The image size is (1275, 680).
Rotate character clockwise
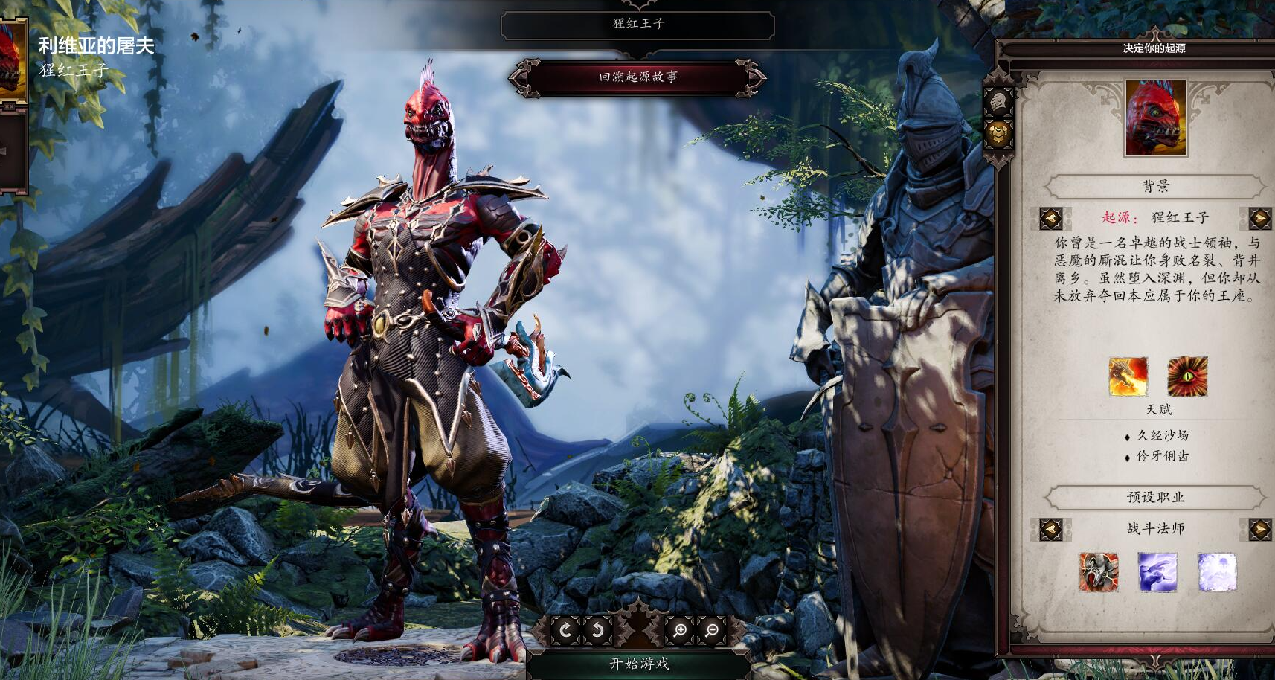[x=566, y=630]
